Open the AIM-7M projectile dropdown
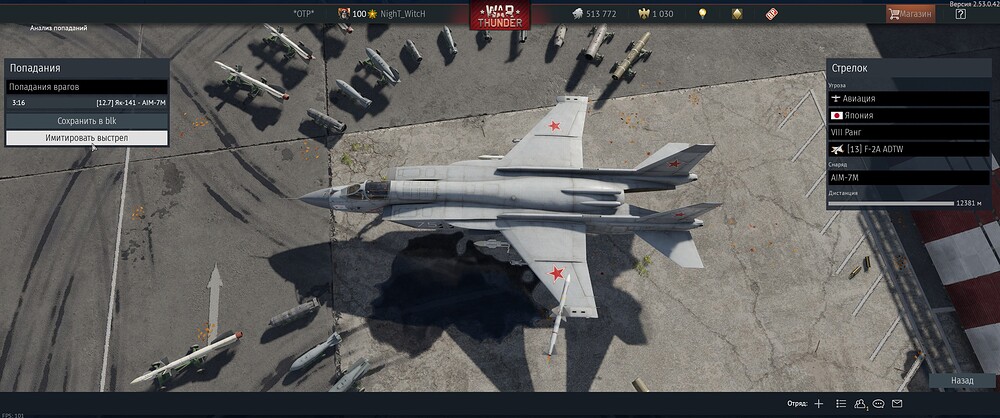 tap(908, 177)
